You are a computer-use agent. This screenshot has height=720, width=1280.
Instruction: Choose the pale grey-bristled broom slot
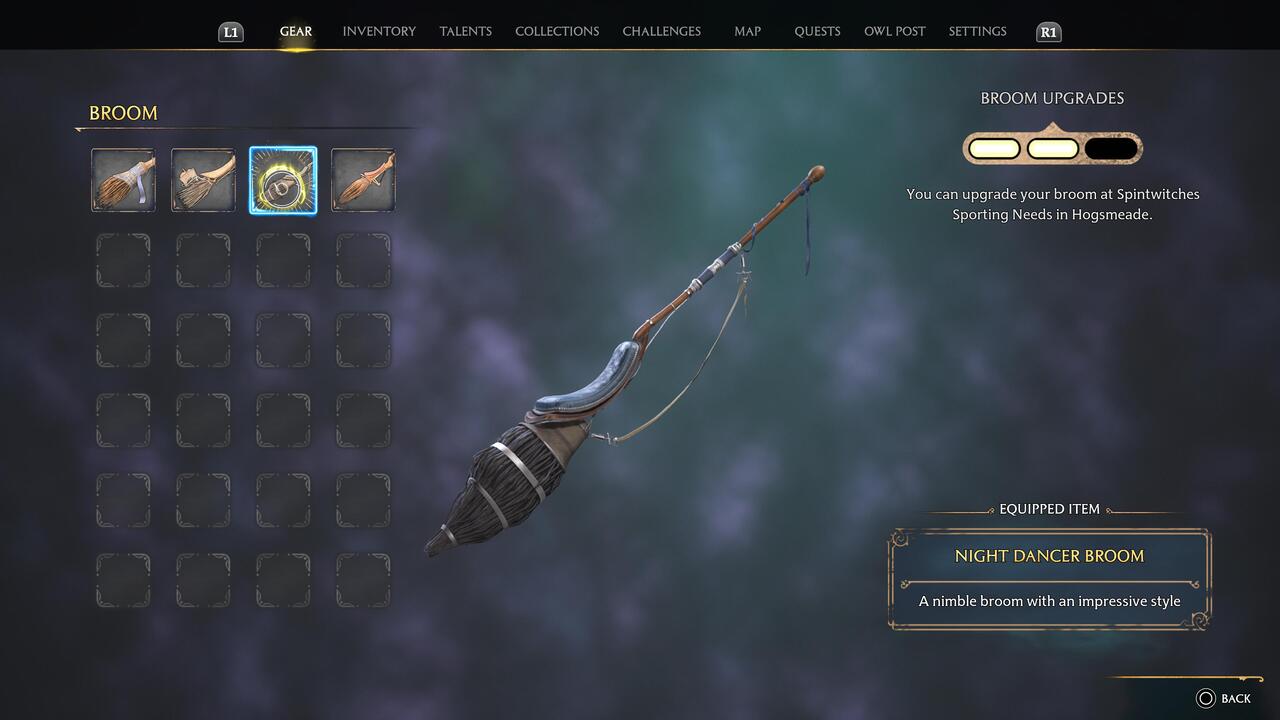(203, 180)
